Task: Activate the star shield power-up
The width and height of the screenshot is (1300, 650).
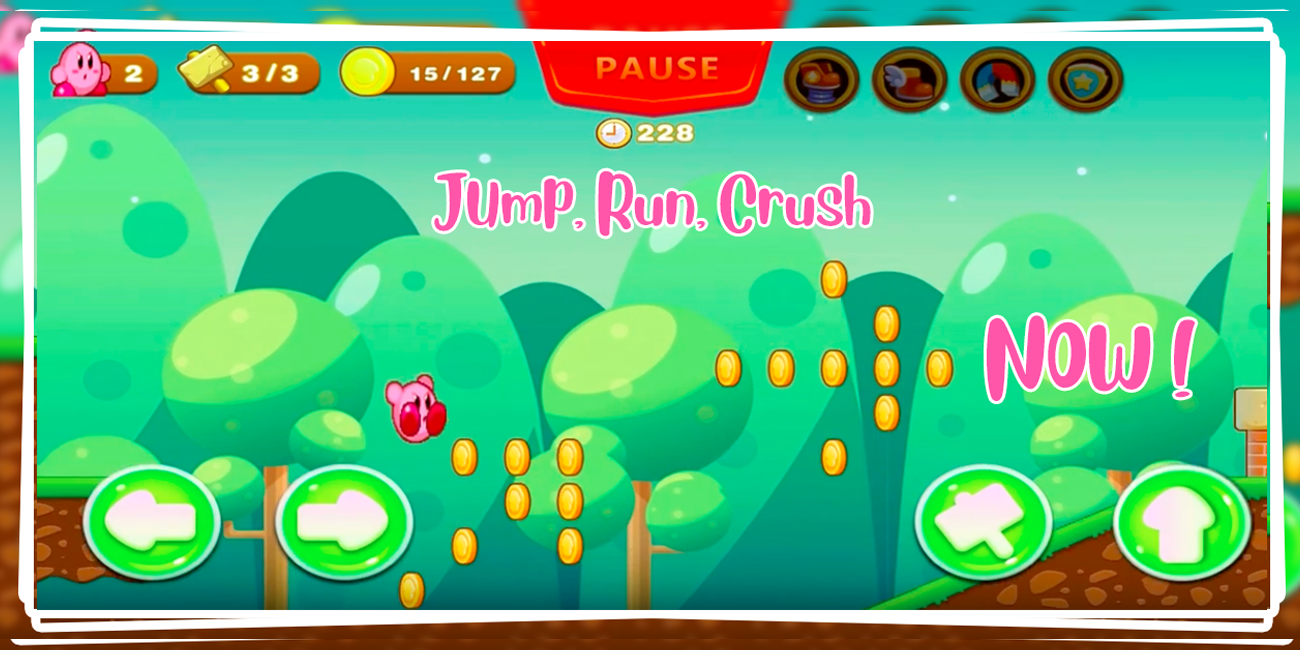Action: point(1085,80)
